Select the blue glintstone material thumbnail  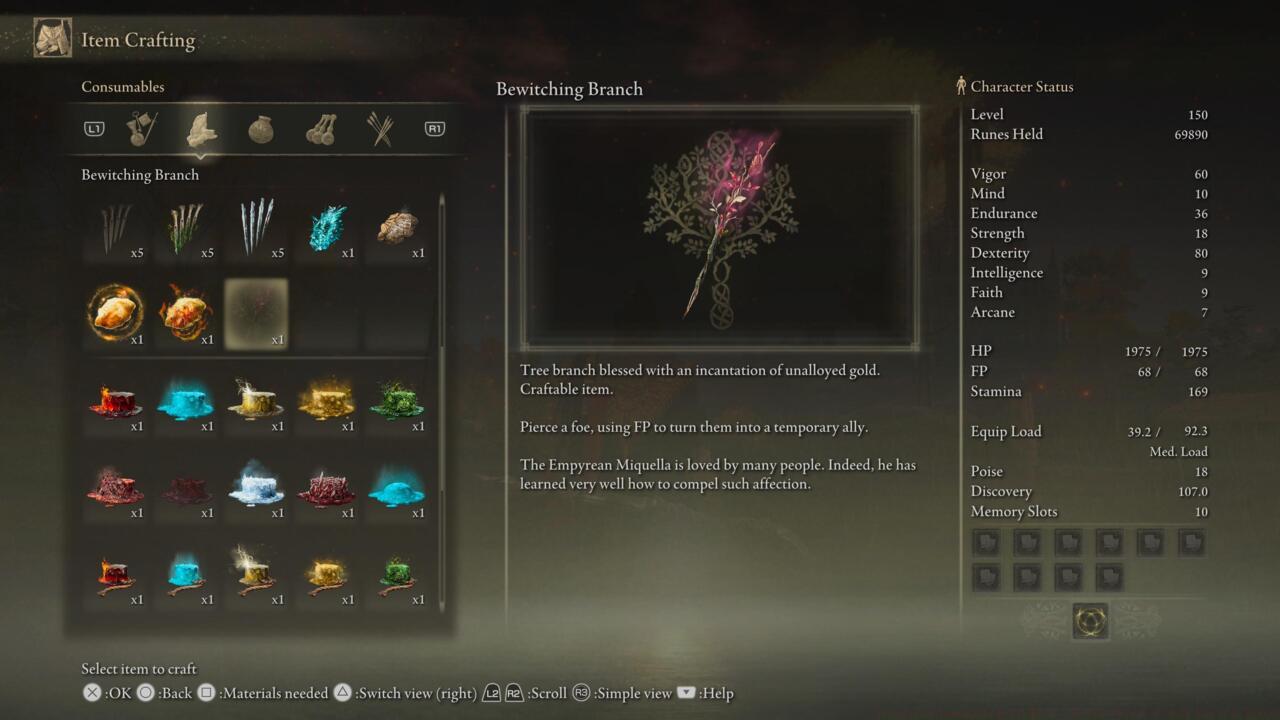(x=326, y=228)
